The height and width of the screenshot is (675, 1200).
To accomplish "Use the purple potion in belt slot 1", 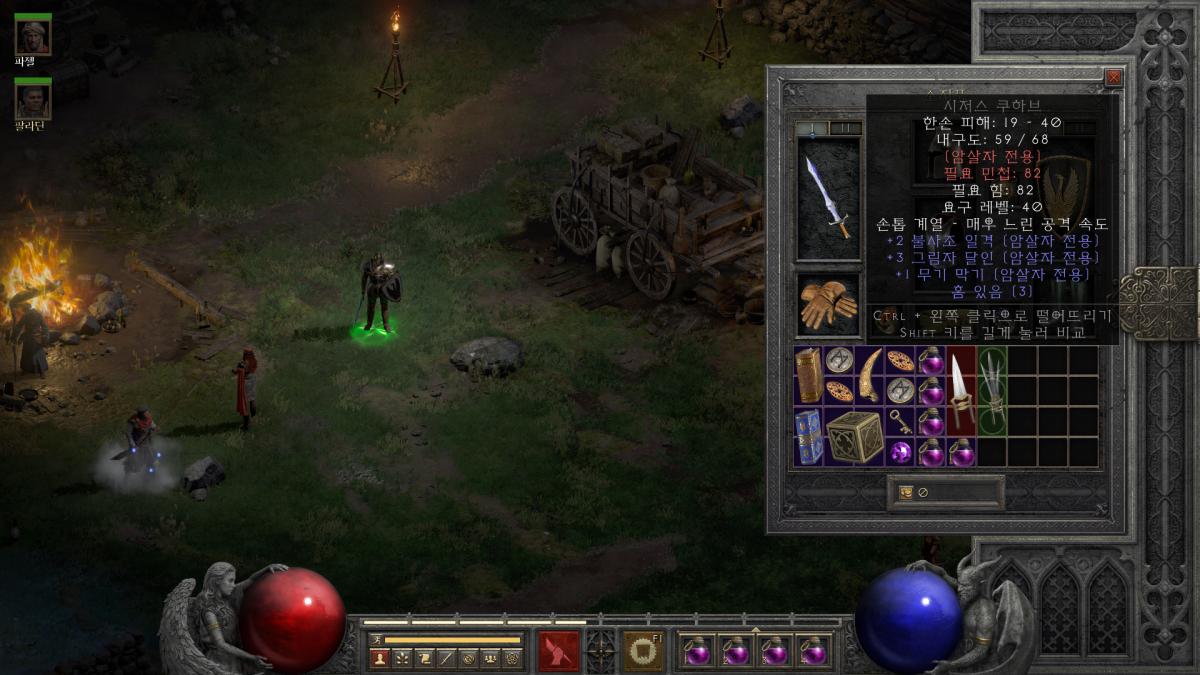I will [x=696, y=651].
